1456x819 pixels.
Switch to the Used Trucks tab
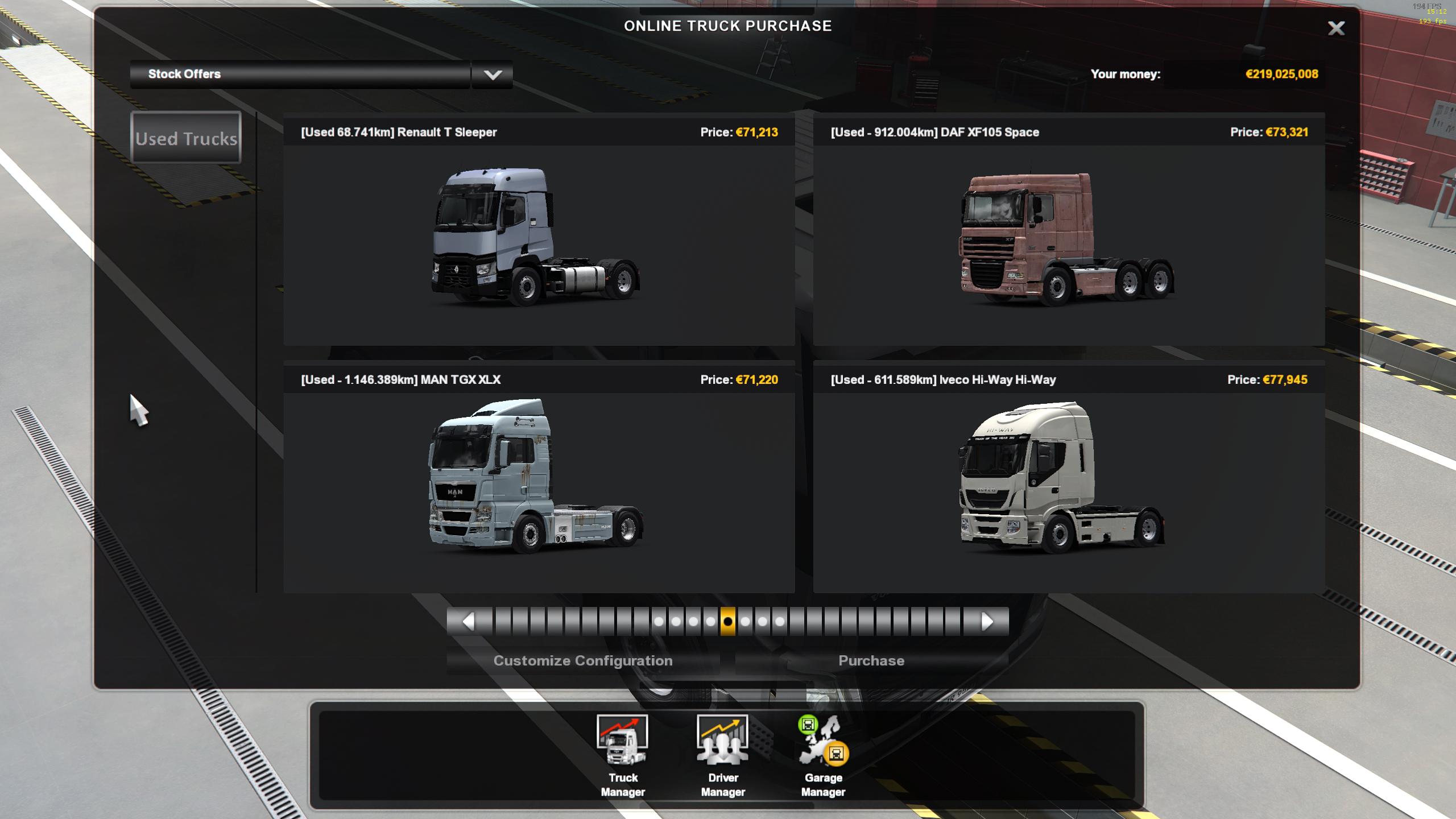[x=186, y=138]
